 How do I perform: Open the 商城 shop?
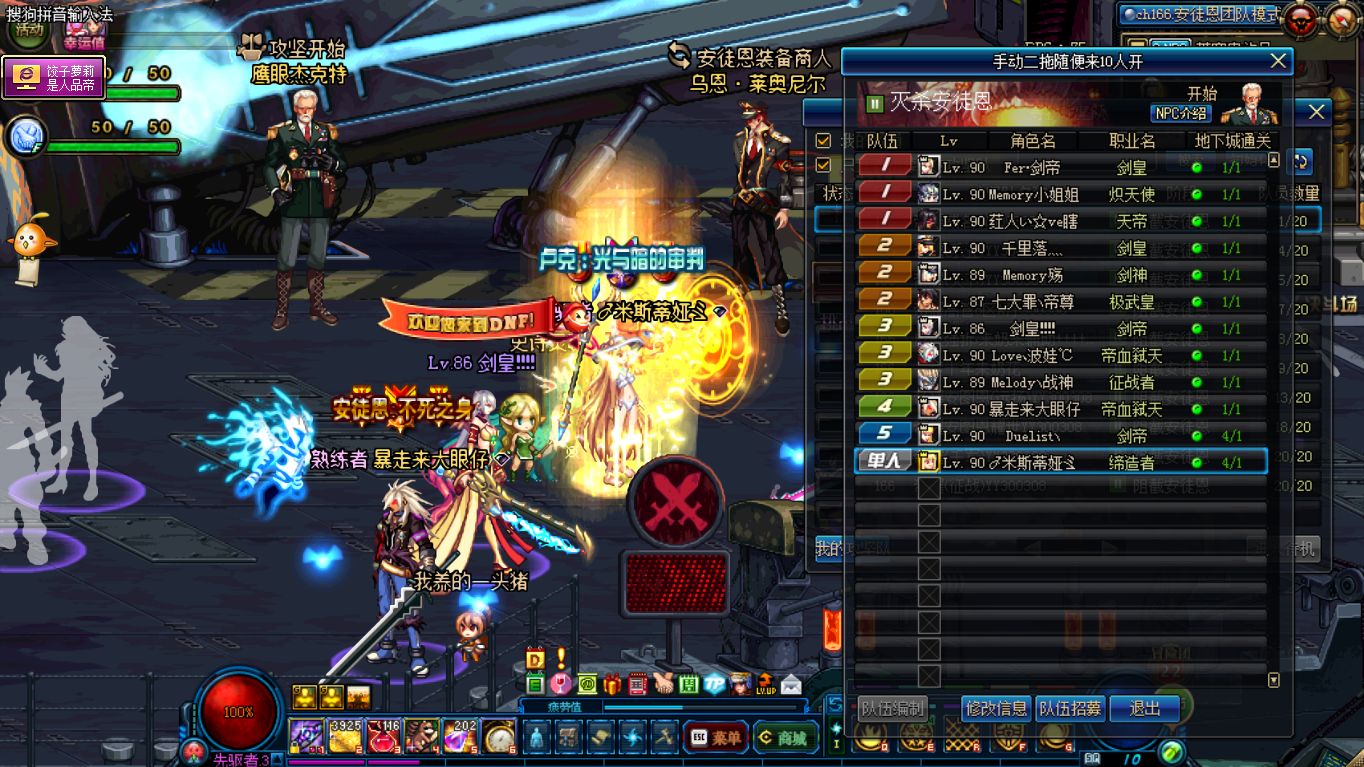tap(784, 738)
